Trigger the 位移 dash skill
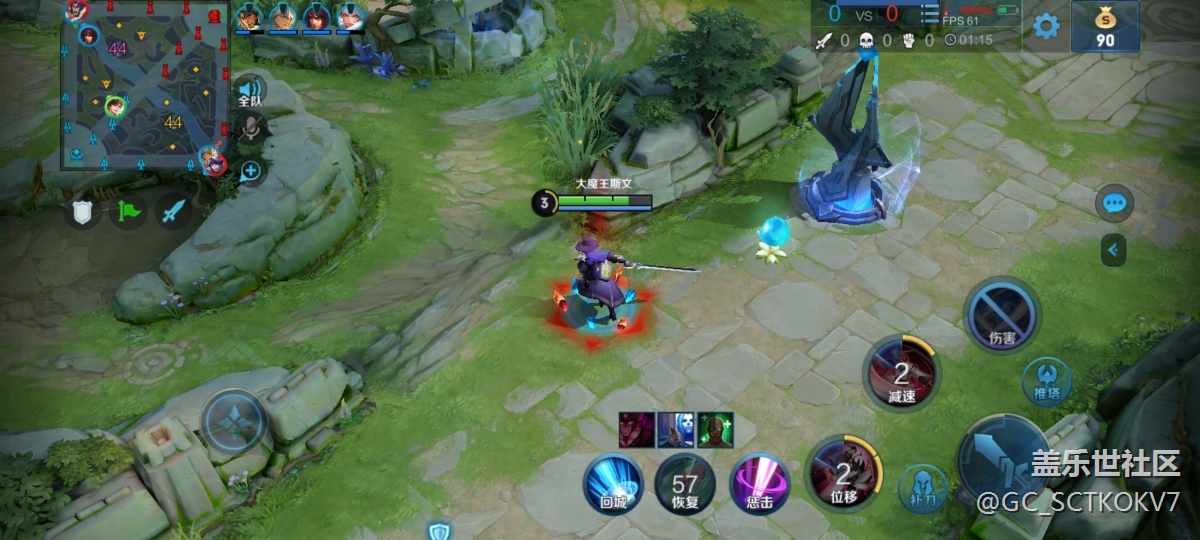Image resolution: width=1200 pixels, height=540 pixels. [x=843, y=472]
